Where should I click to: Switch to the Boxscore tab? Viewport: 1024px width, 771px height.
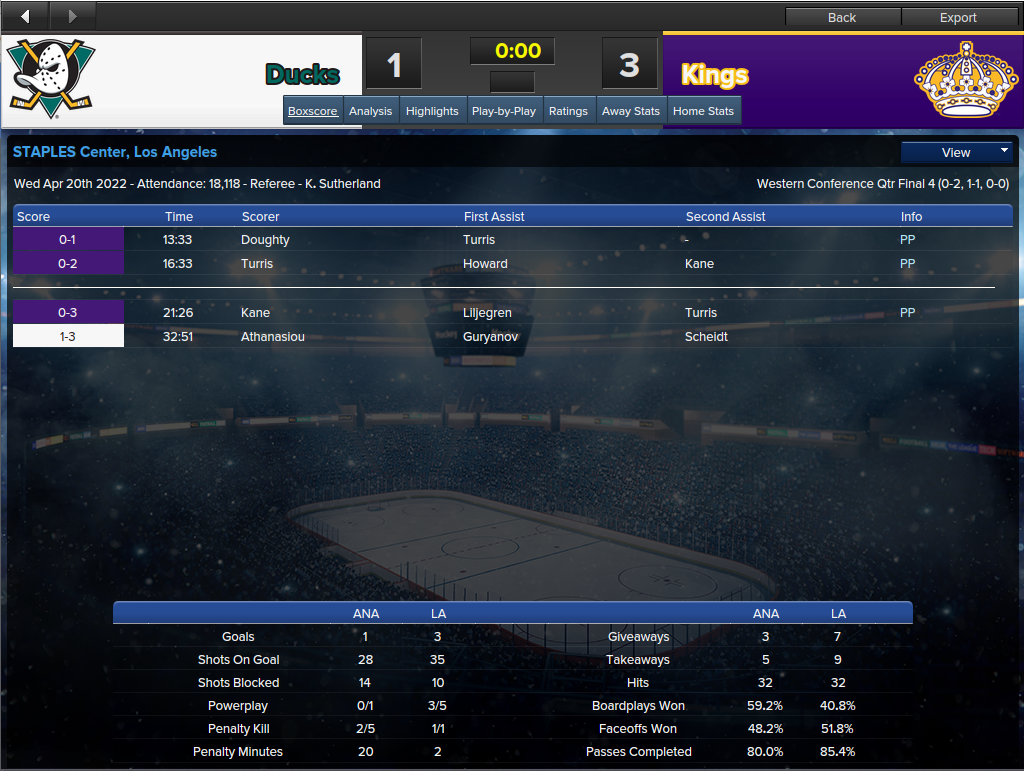[313, 111]
